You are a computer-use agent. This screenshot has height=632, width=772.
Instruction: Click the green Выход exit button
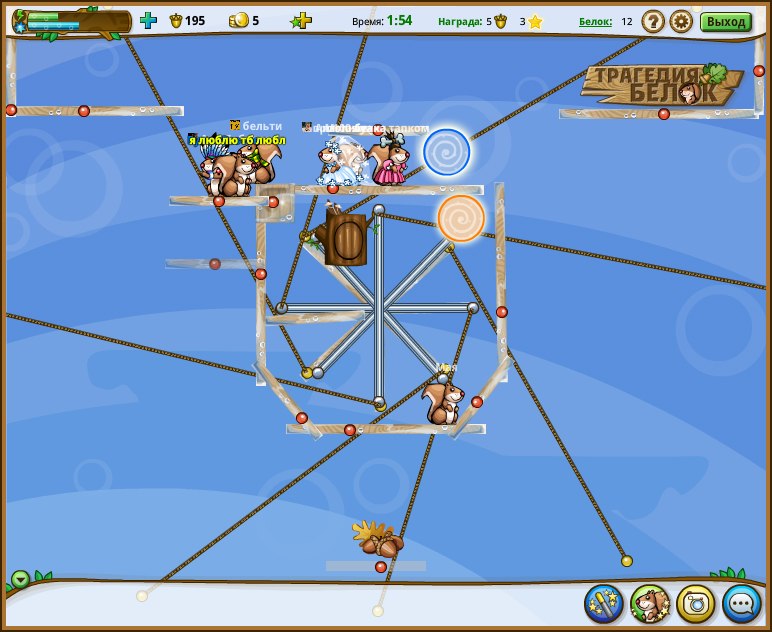click(725, 21)
